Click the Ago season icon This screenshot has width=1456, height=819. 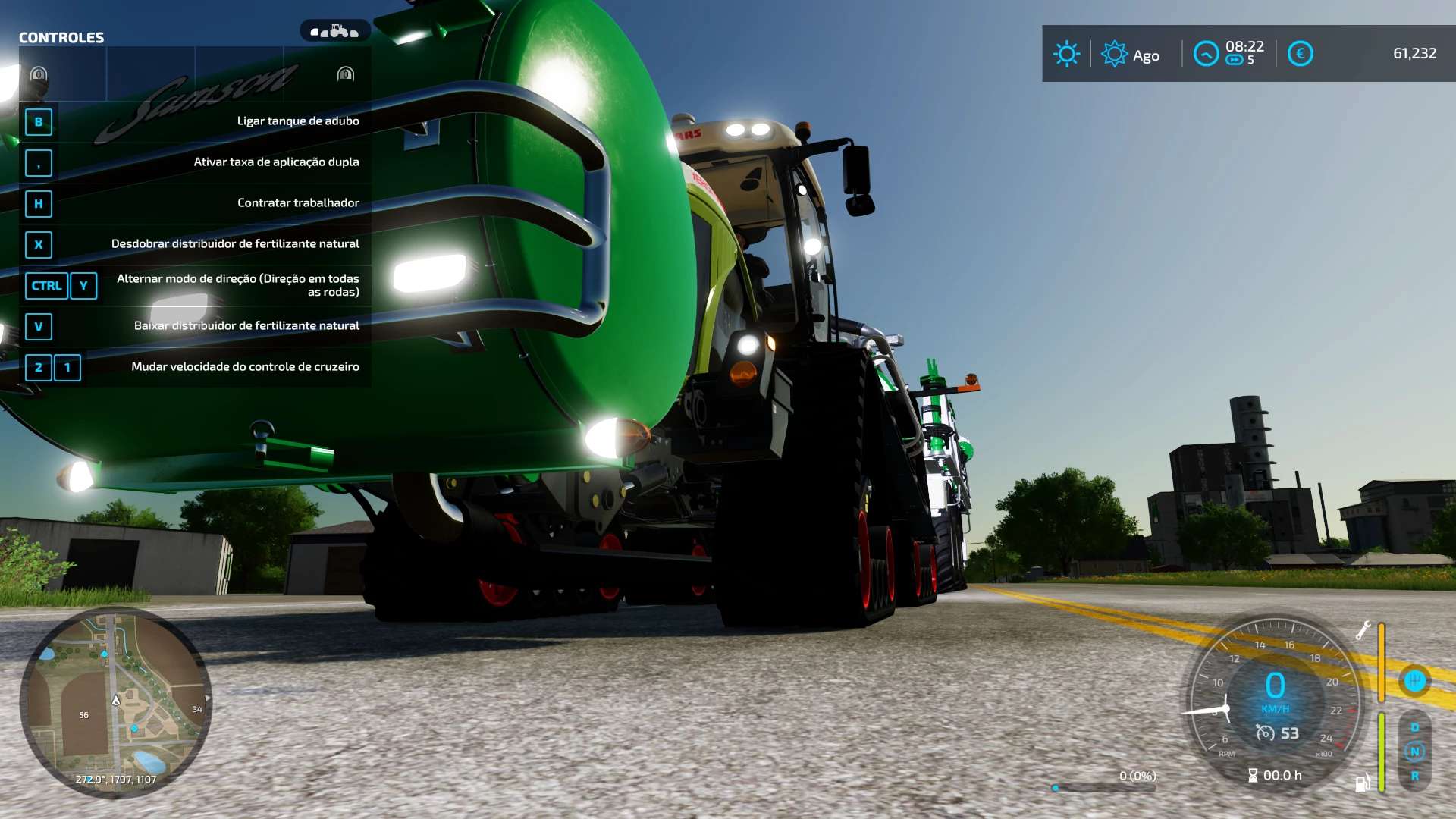click(x=1114, y=54)
